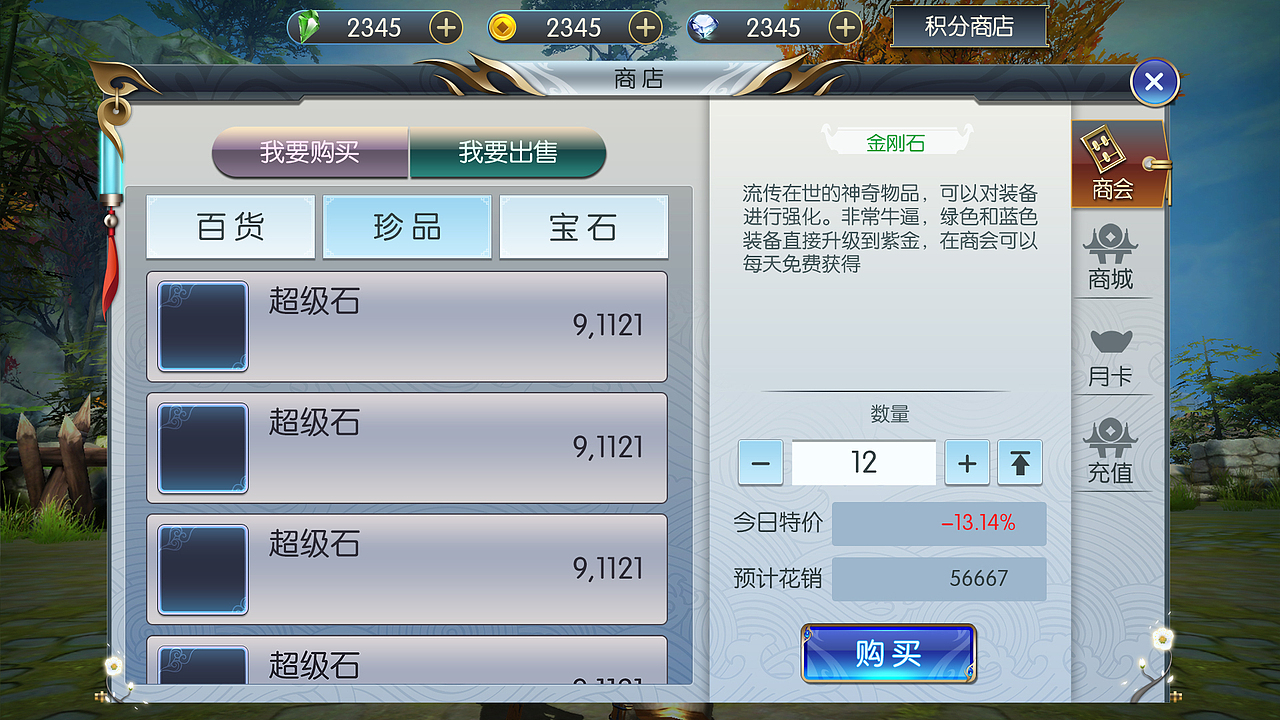
Task: Click the max quantity arrow icon
Action: coord(1019,462)
